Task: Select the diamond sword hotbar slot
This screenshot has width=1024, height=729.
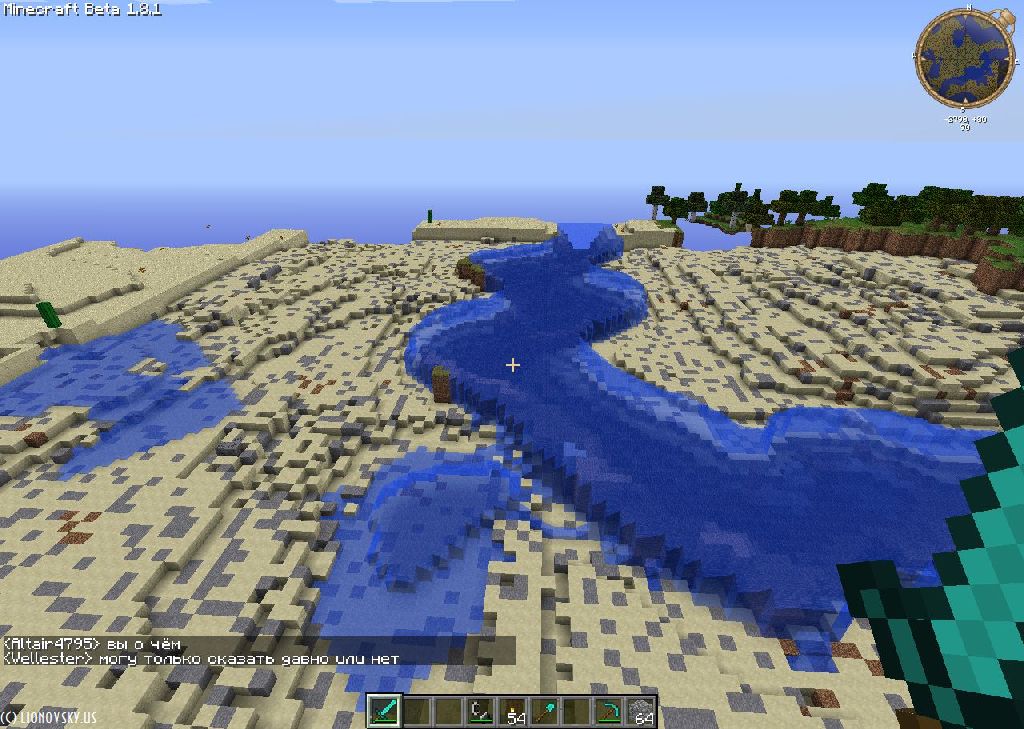Action: [385, 711]
